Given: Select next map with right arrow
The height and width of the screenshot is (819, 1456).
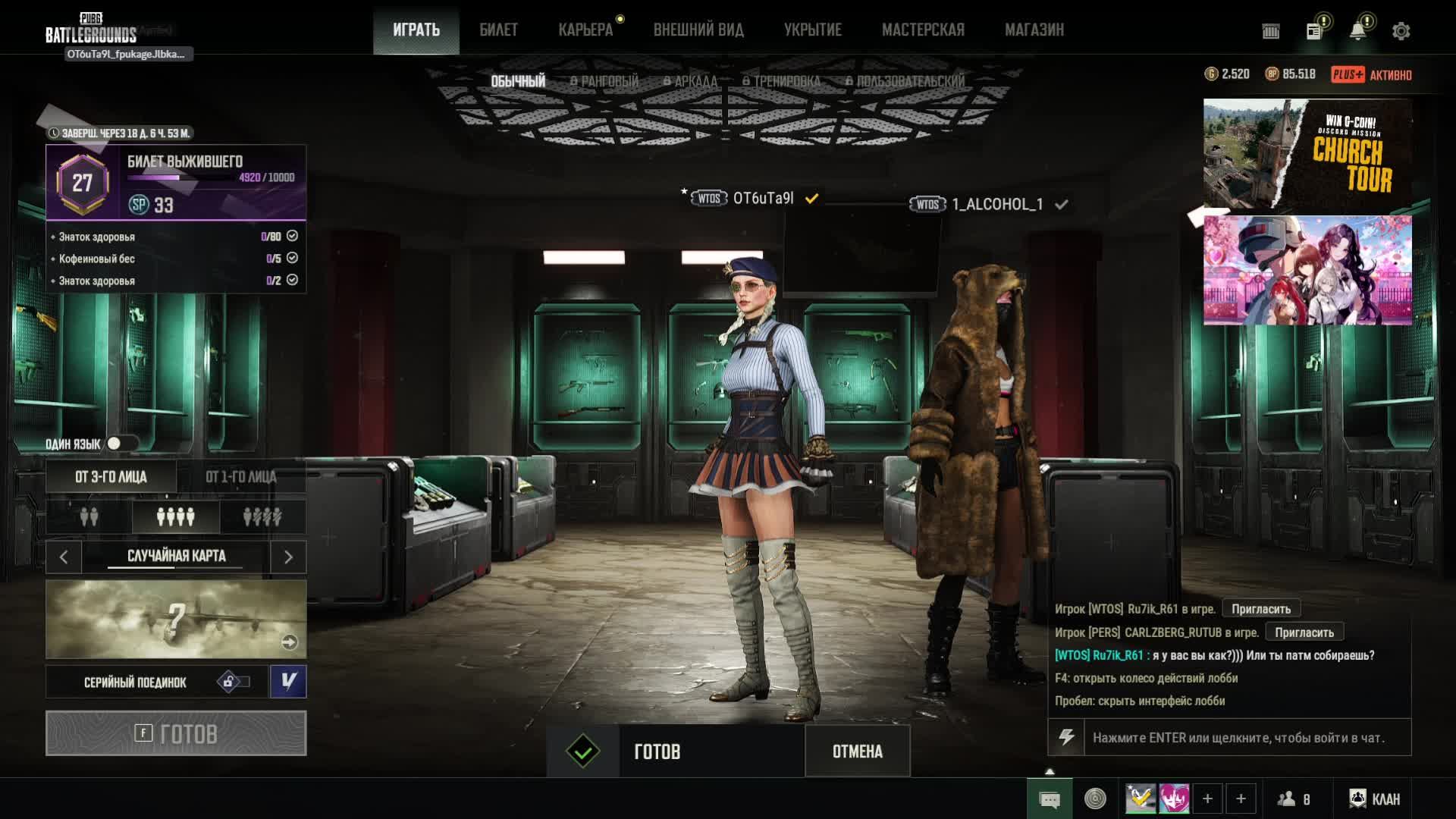Looking at the screenshot, I should coord(288,557).
